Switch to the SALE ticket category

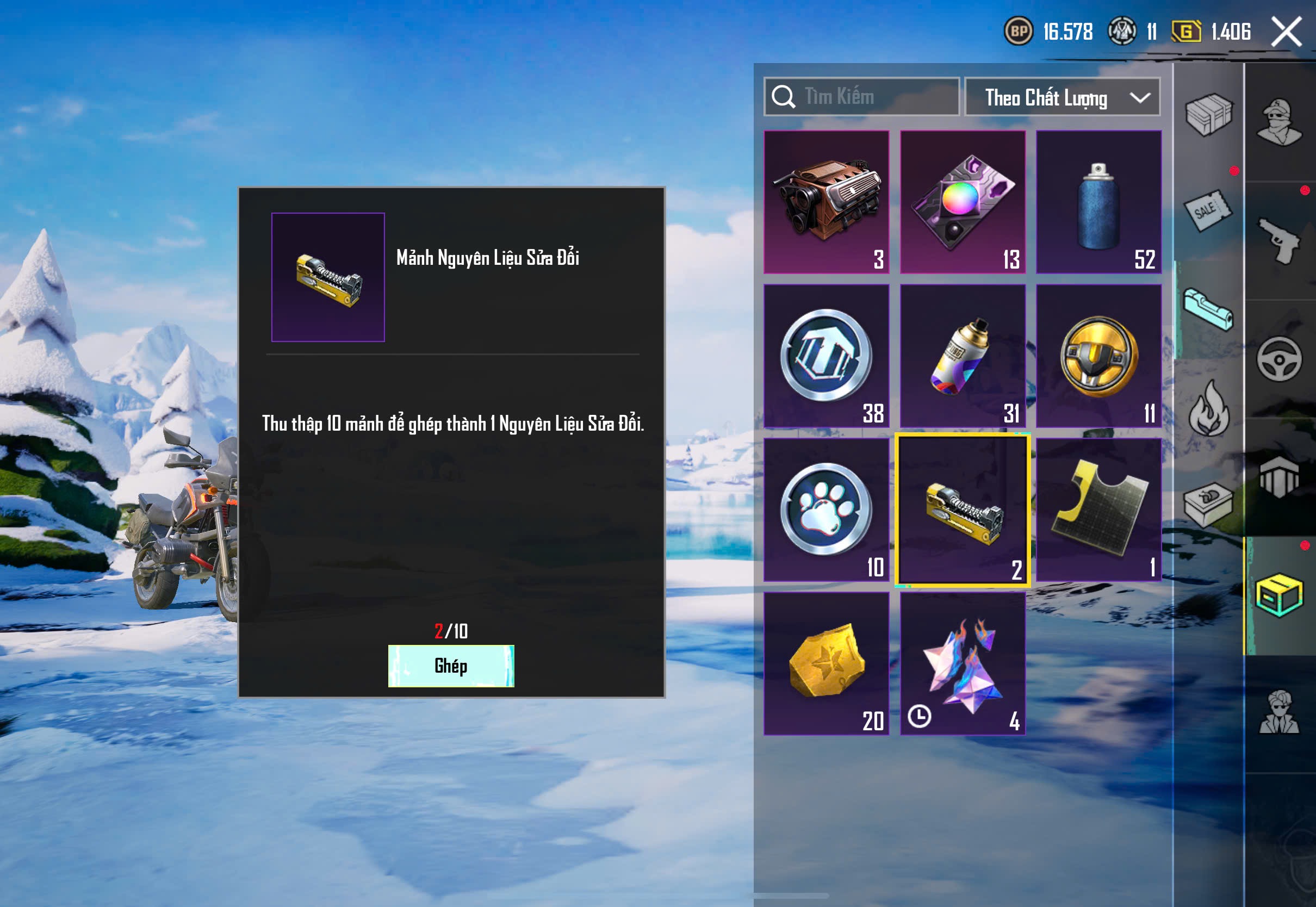[1208, 210]
